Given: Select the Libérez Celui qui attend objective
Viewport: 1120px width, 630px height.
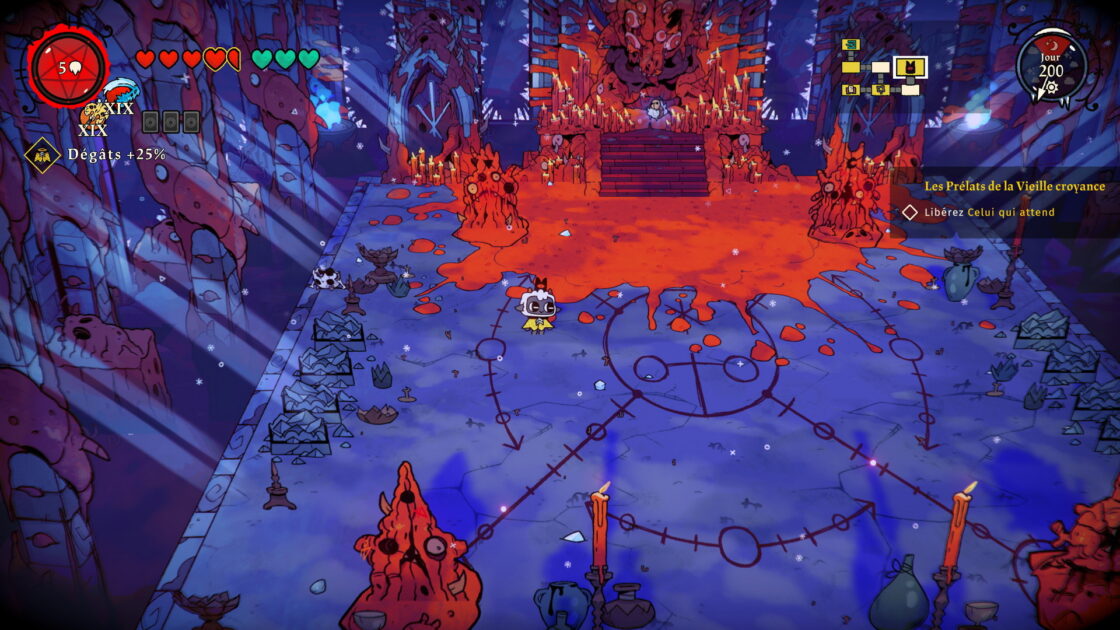Looking at the screenshot, I should coord(978,212).
